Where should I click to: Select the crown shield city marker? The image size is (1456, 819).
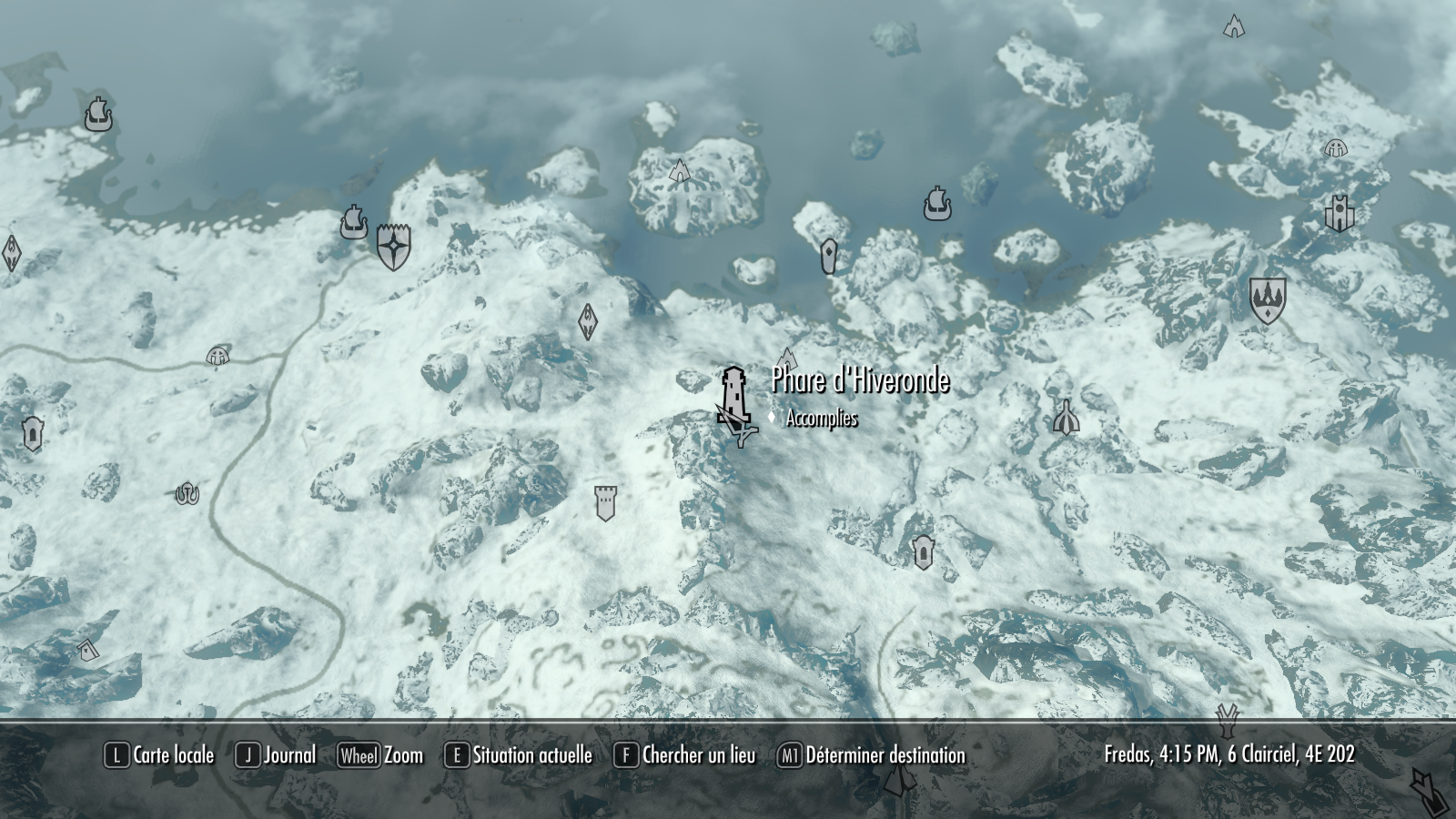coord(1267,299)
